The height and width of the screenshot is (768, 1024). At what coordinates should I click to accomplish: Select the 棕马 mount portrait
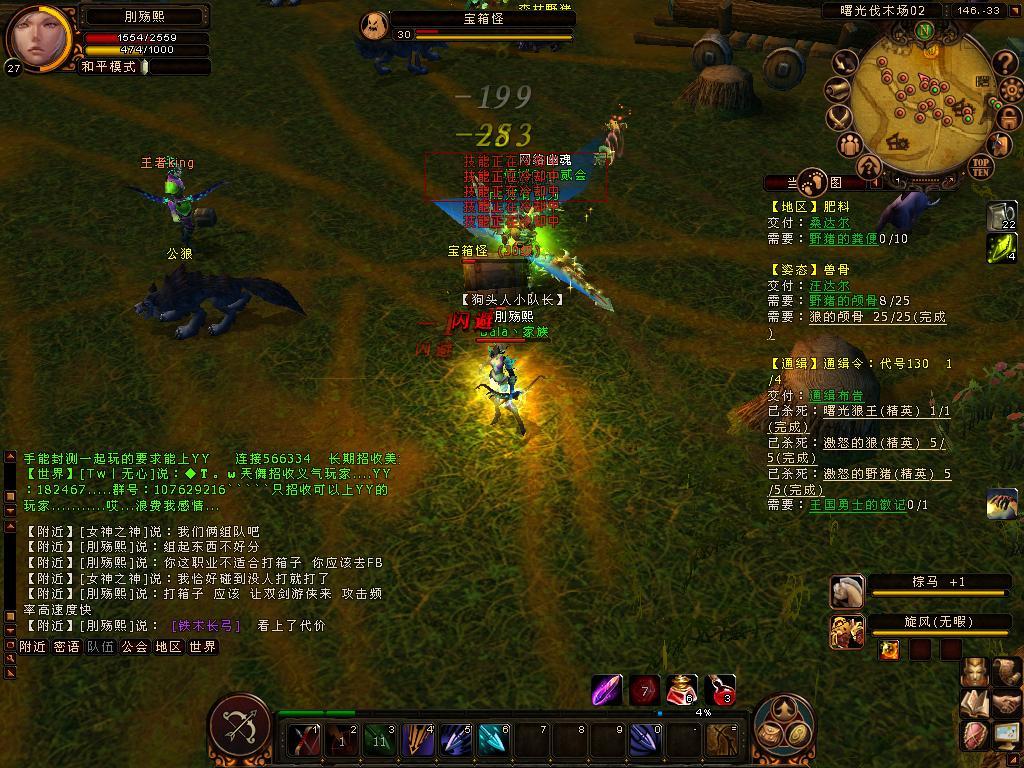(847, 592)
